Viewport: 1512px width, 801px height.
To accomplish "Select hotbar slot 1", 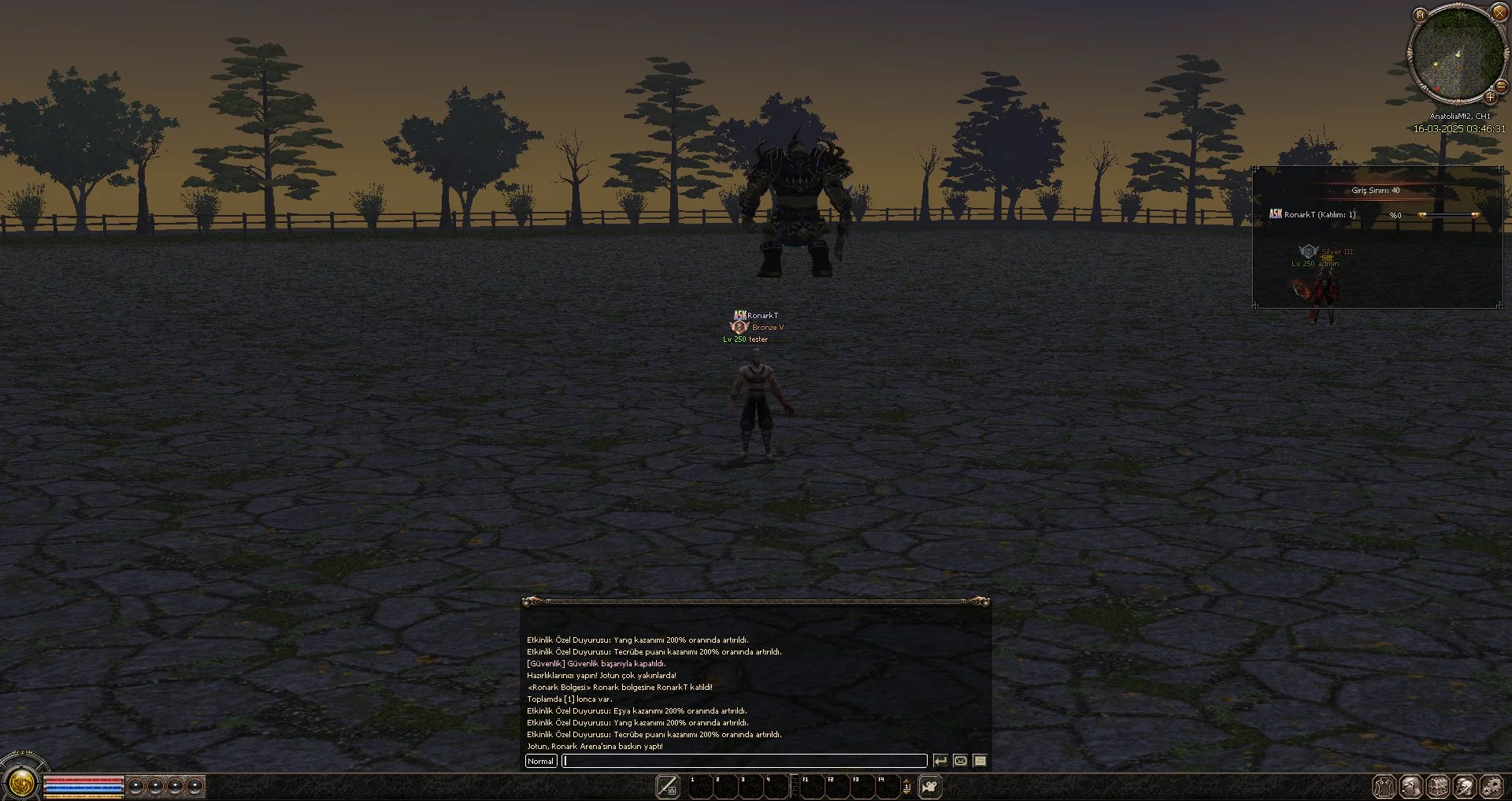I will pos(699,787).
